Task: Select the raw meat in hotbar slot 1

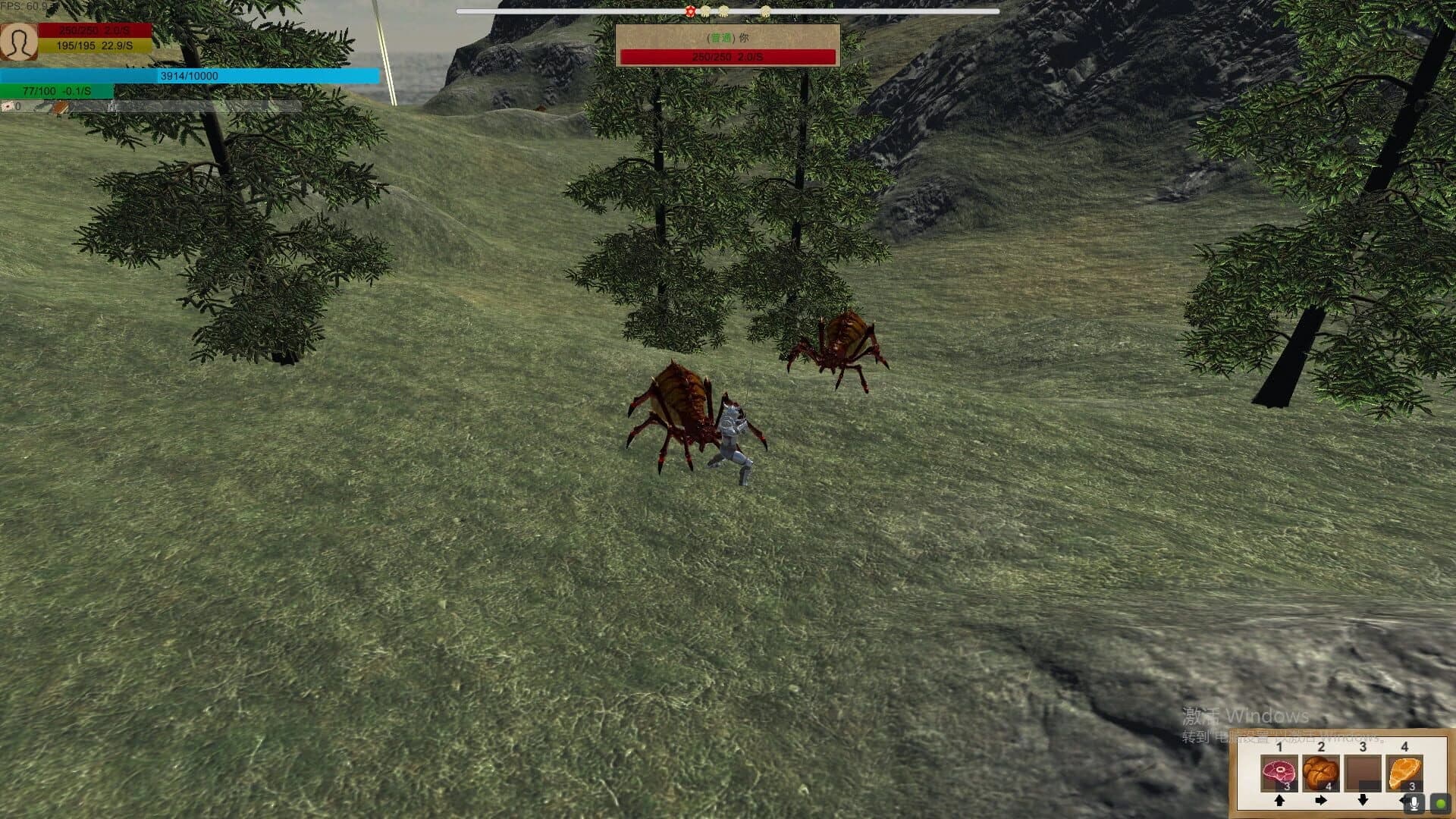Action: [x=1279, y=772]
